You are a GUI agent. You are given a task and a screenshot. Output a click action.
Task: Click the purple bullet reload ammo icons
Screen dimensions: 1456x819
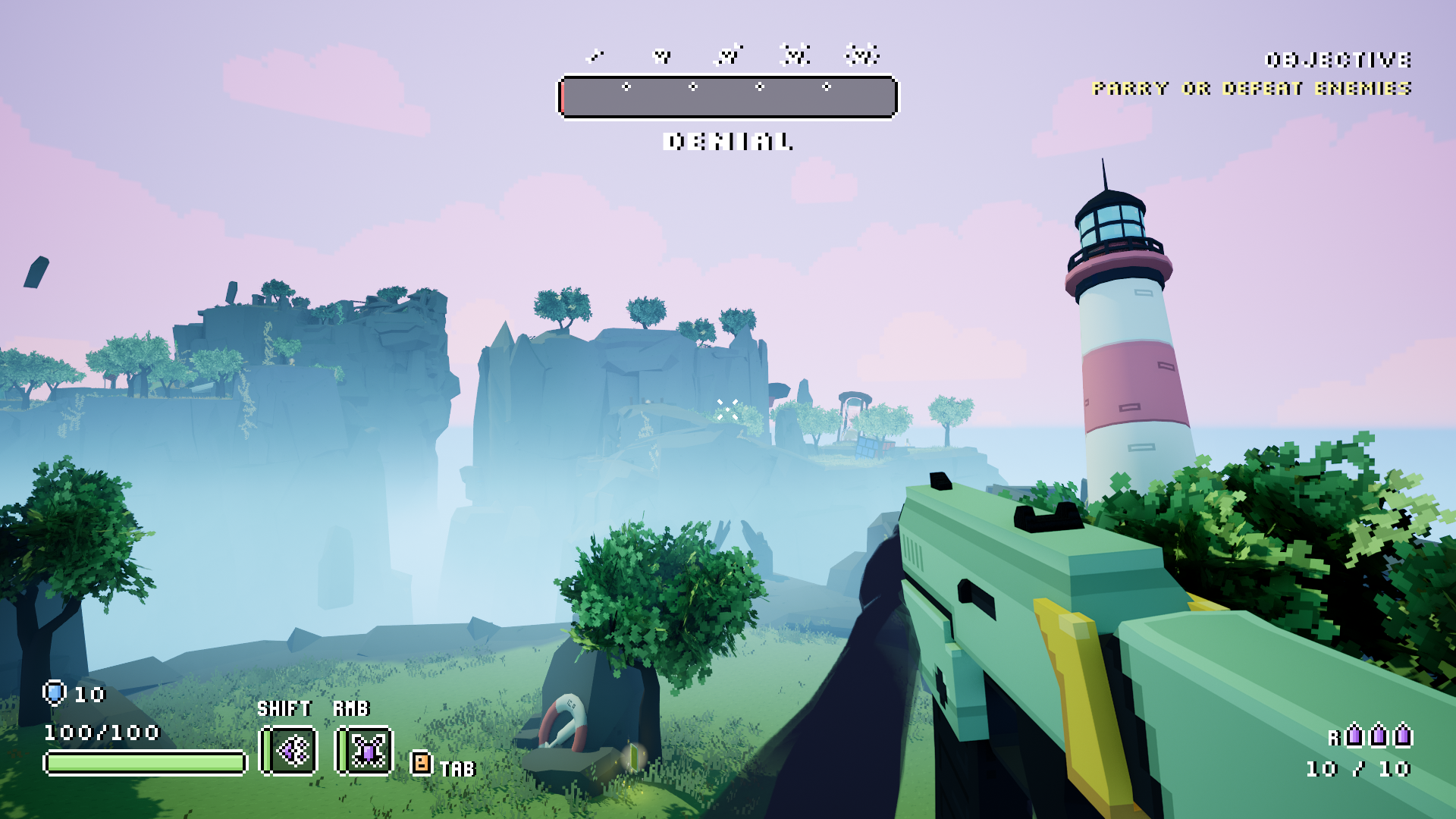coord(1378,735)
